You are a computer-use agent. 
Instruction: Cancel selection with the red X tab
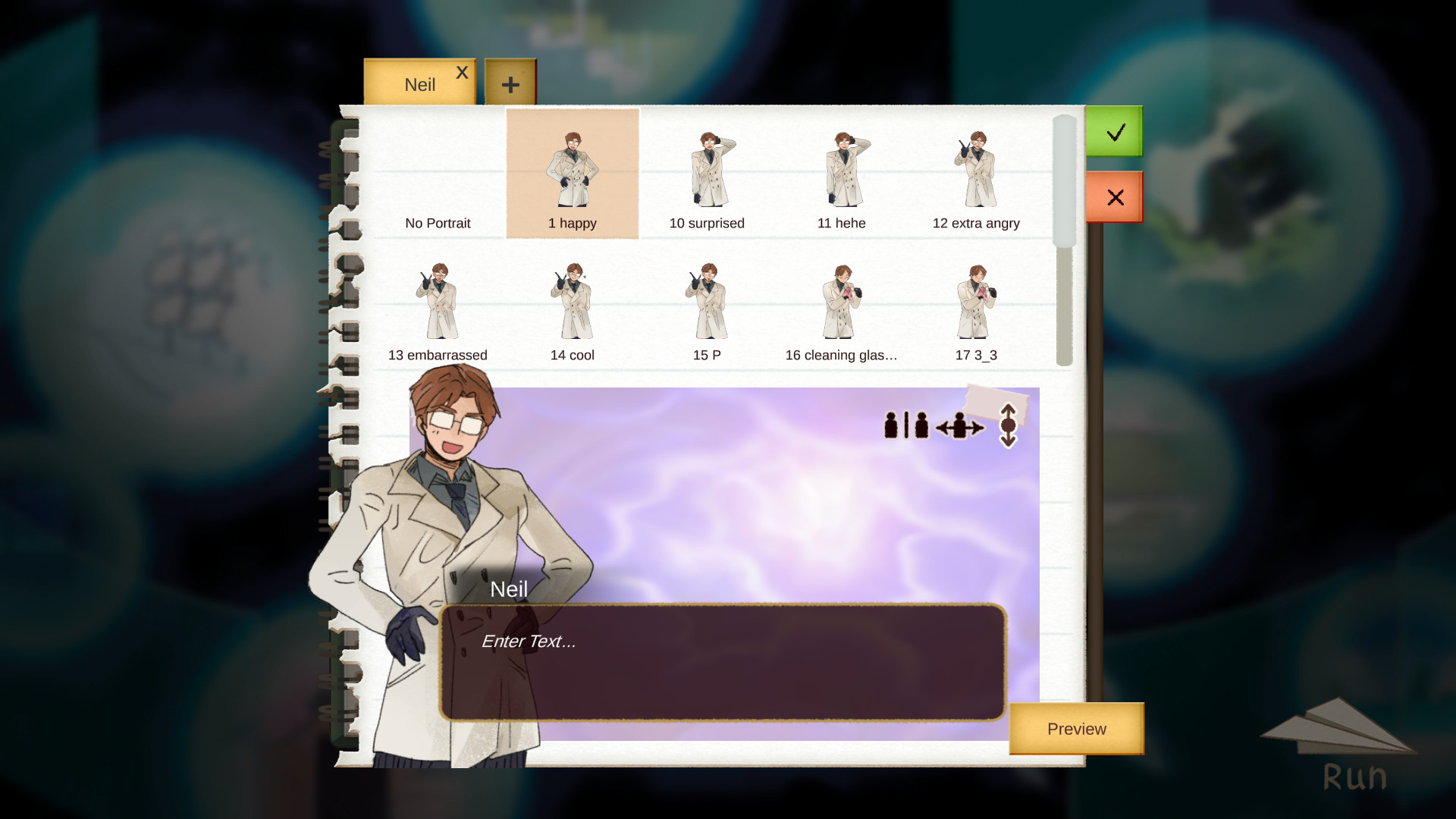pos(1115,197)
